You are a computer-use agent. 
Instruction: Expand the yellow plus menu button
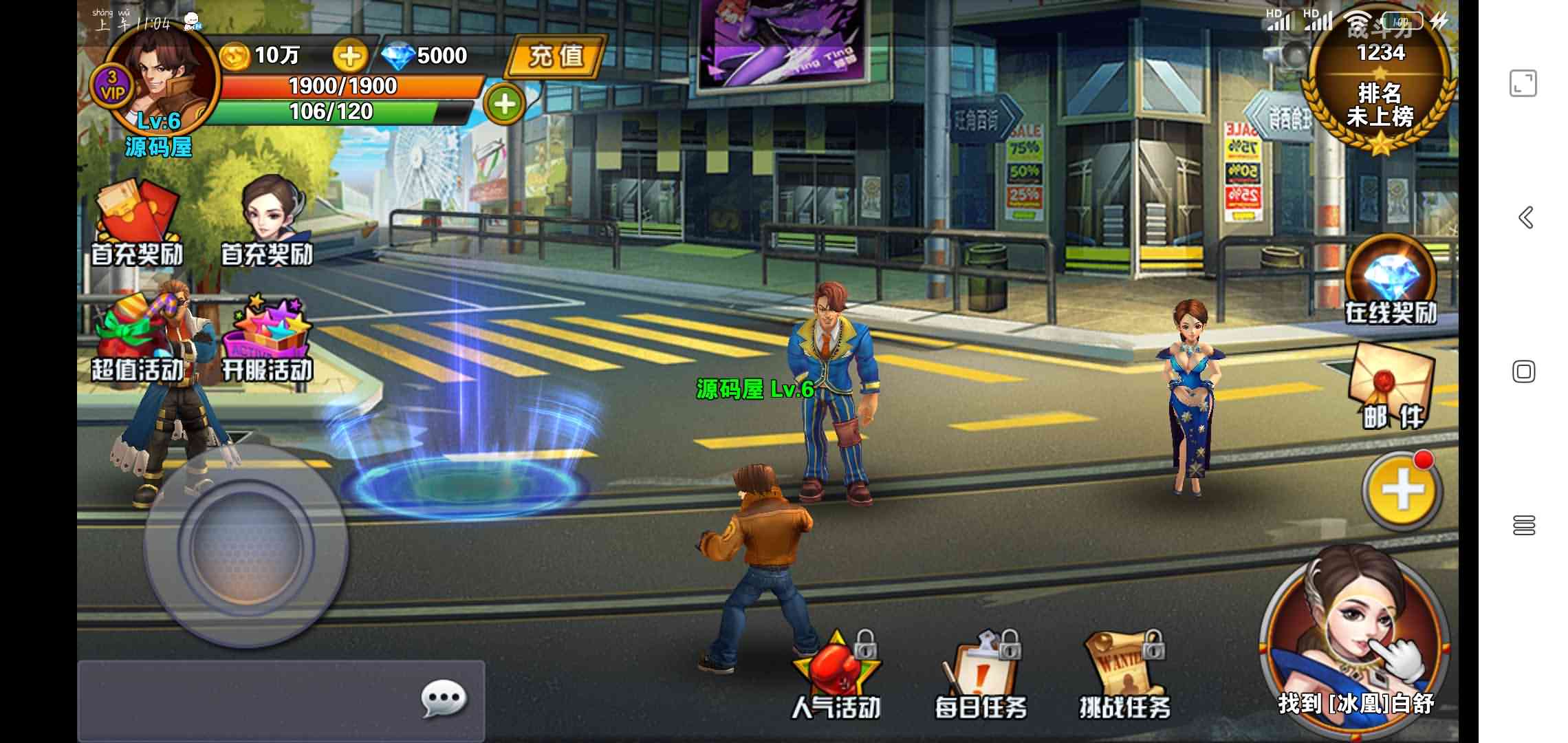click(1402, 491)
